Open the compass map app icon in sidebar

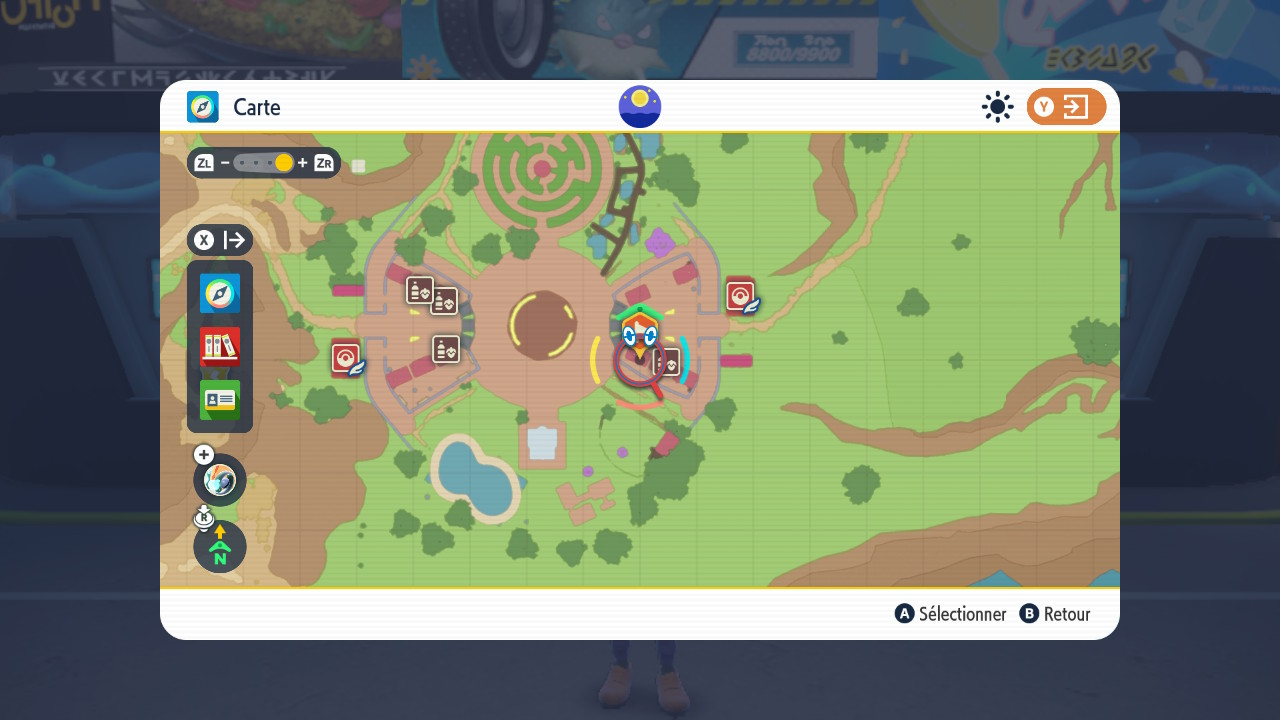coord(220,294)
